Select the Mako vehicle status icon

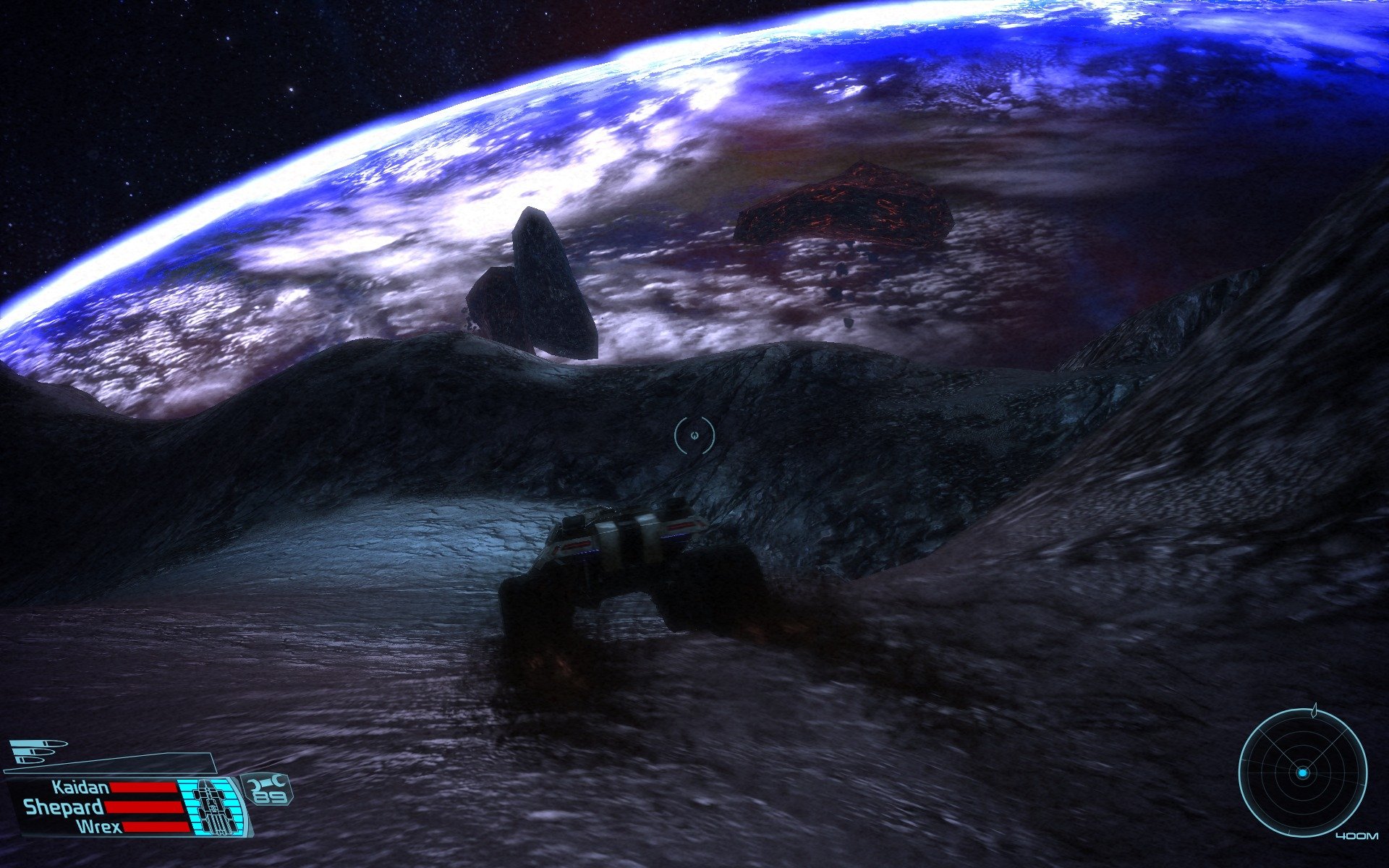click(212, 805)
